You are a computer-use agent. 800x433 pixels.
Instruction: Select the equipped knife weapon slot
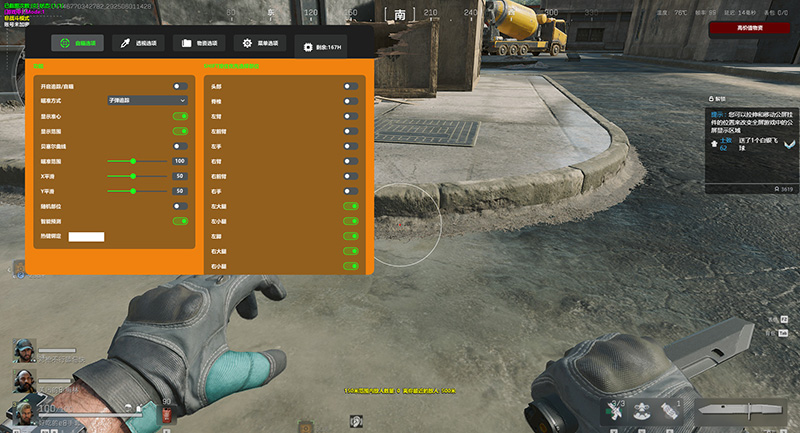point(739,410)
